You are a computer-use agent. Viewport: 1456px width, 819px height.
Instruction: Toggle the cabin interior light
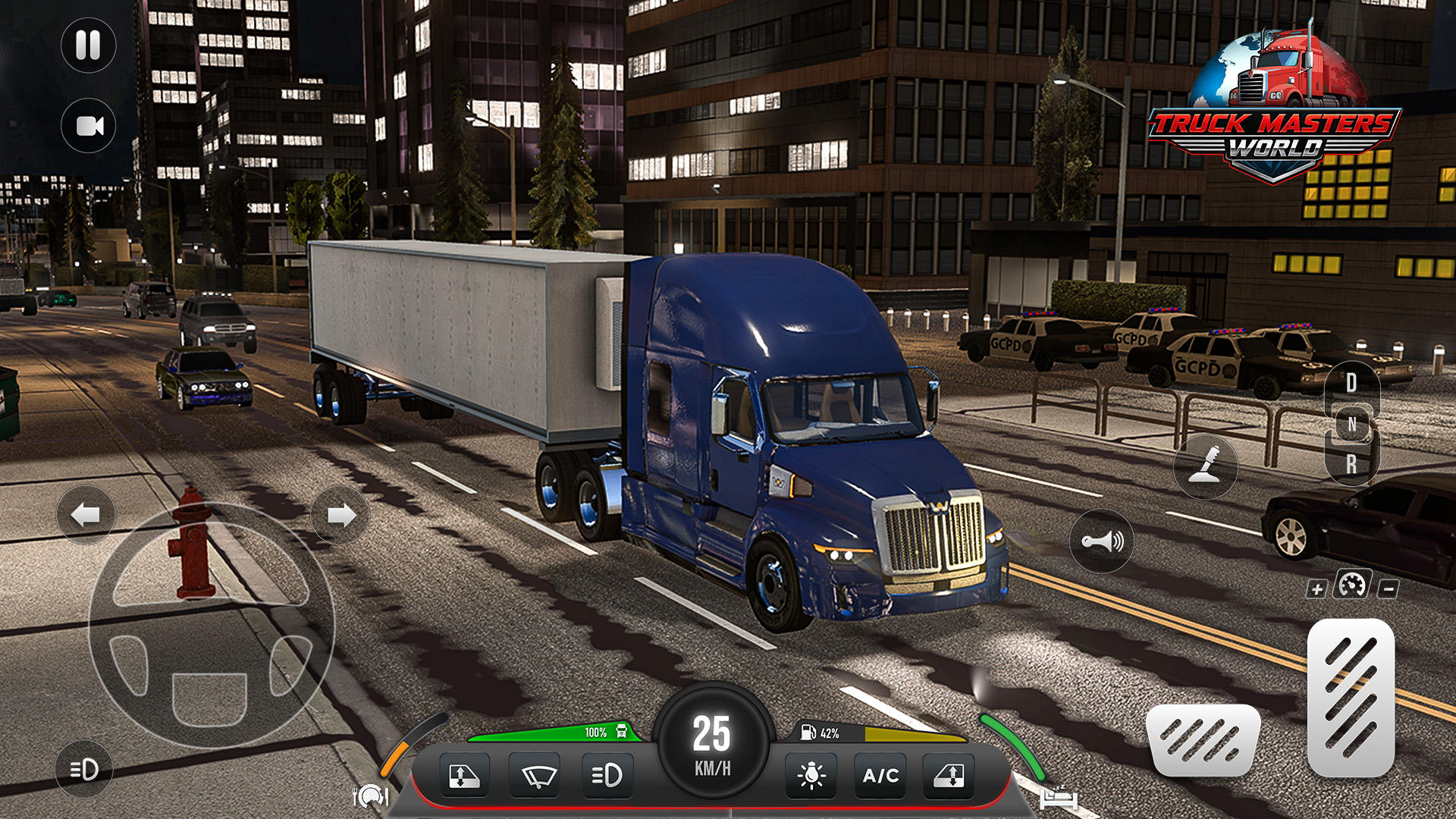811,775
